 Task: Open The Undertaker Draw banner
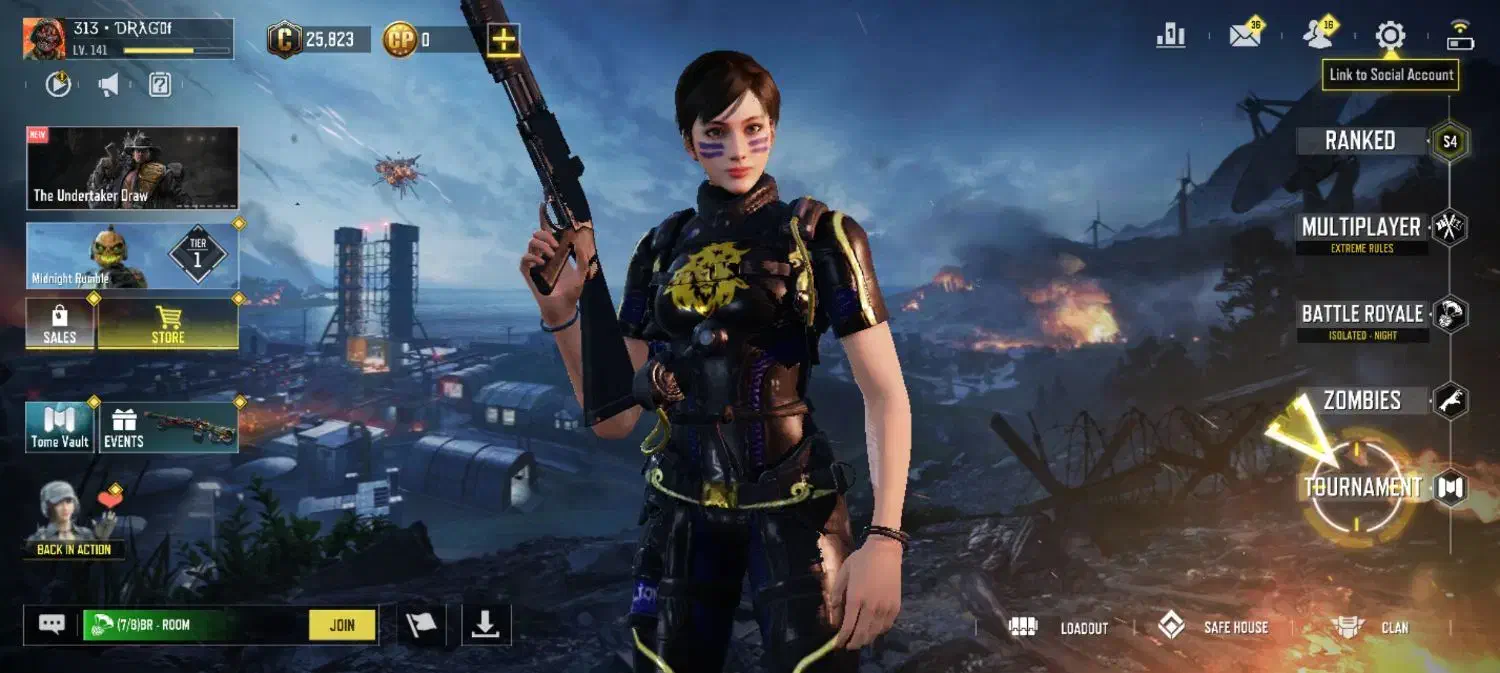132,168
